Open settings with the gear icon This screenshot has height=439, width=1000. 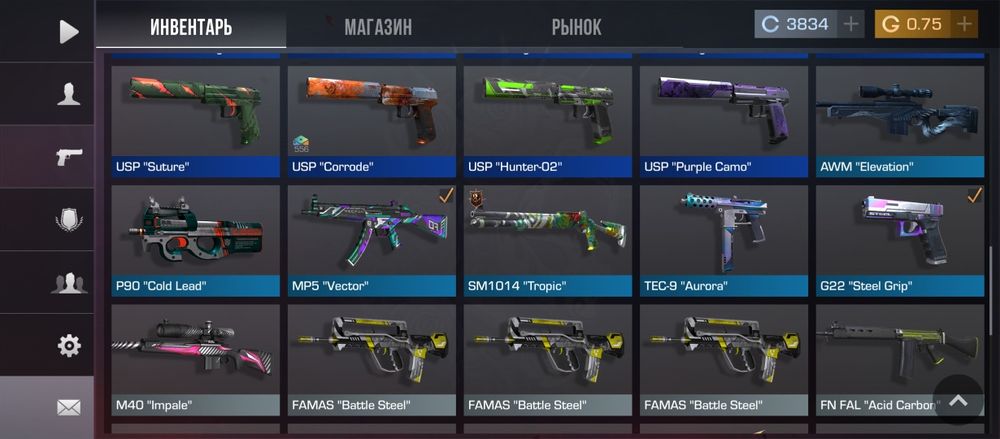68,346
